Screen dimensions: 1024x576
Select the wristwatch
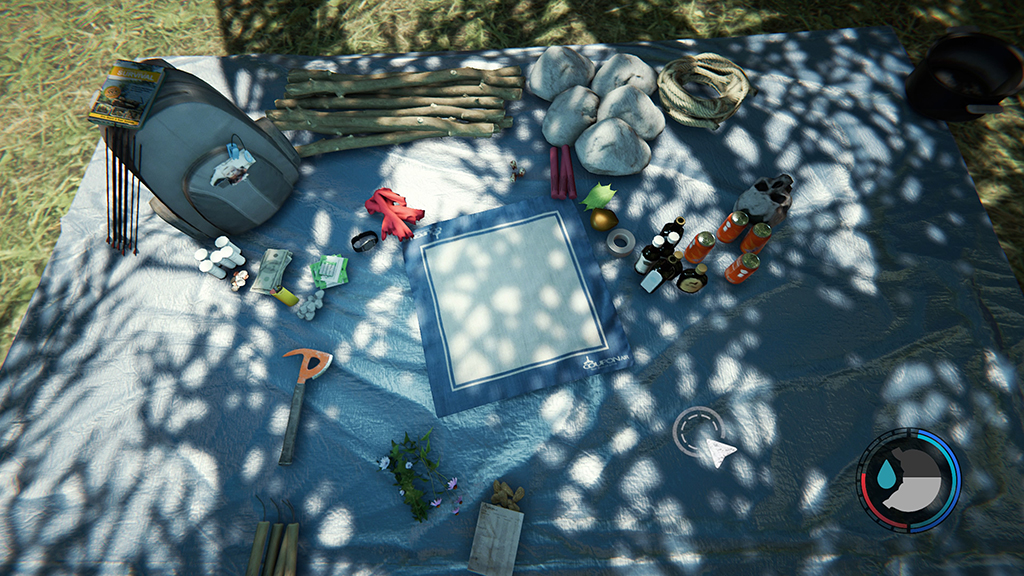tap(365, 241)
